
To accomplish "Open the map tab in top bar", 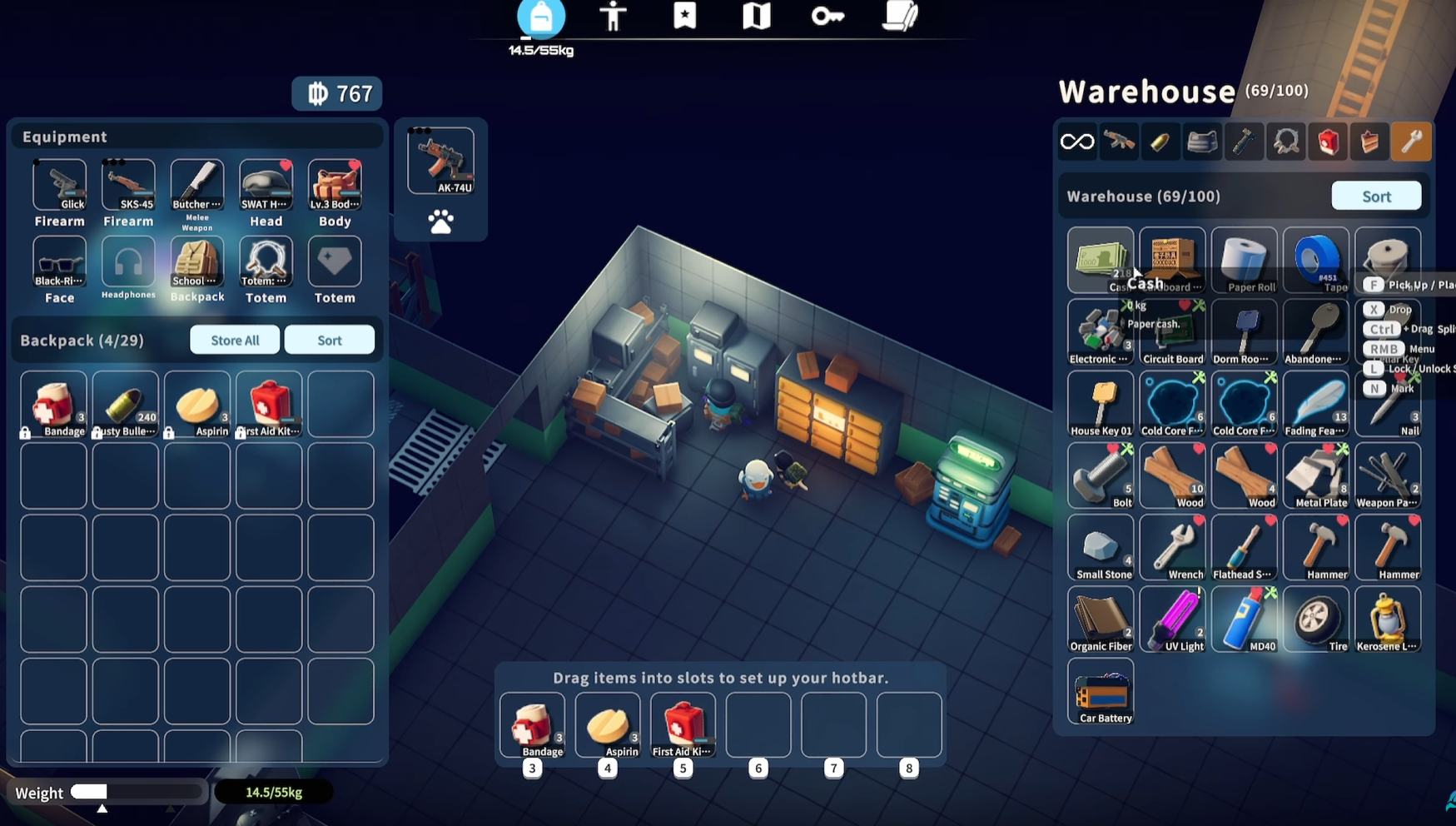I will coord(756,17).
